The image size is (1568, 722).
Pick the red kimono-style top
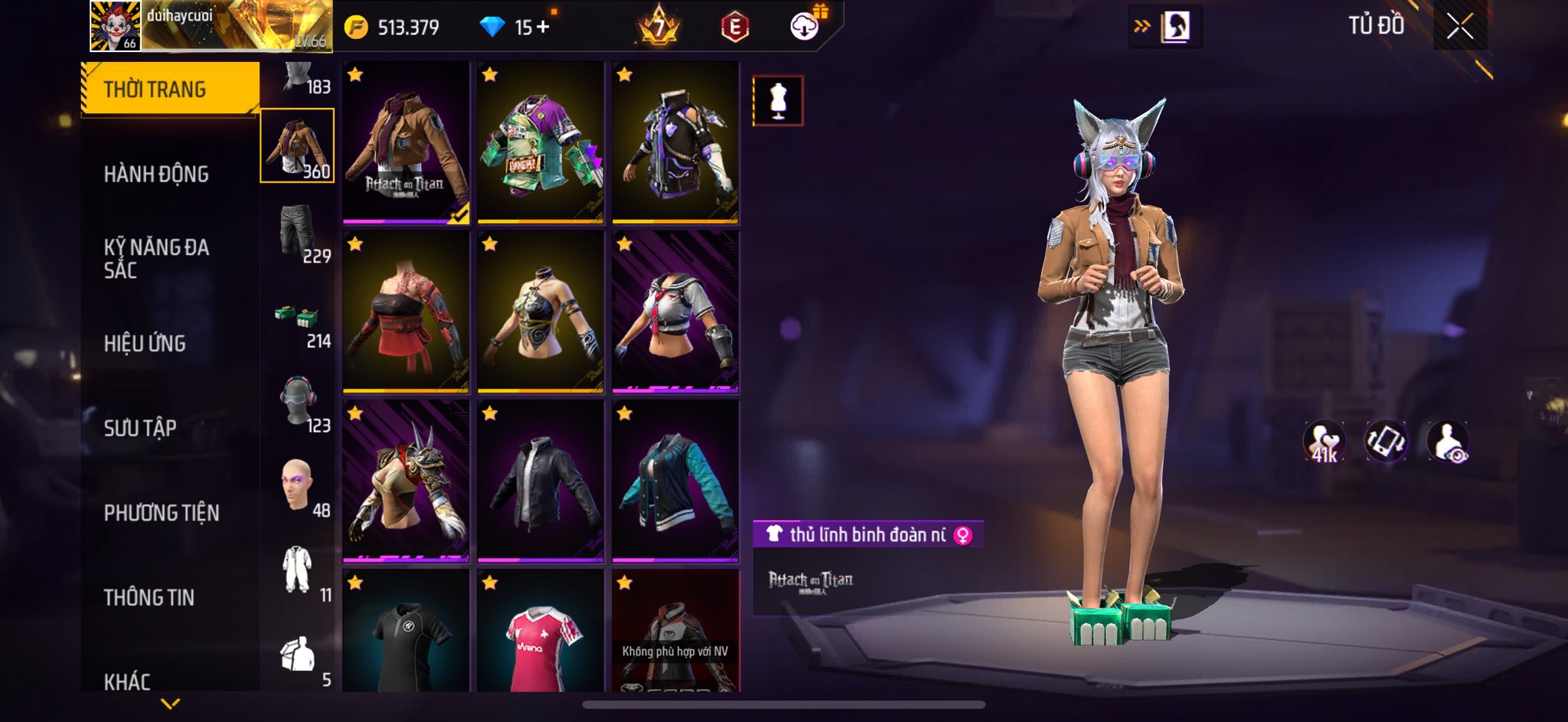pyautogui.click(x=406, y=312)
